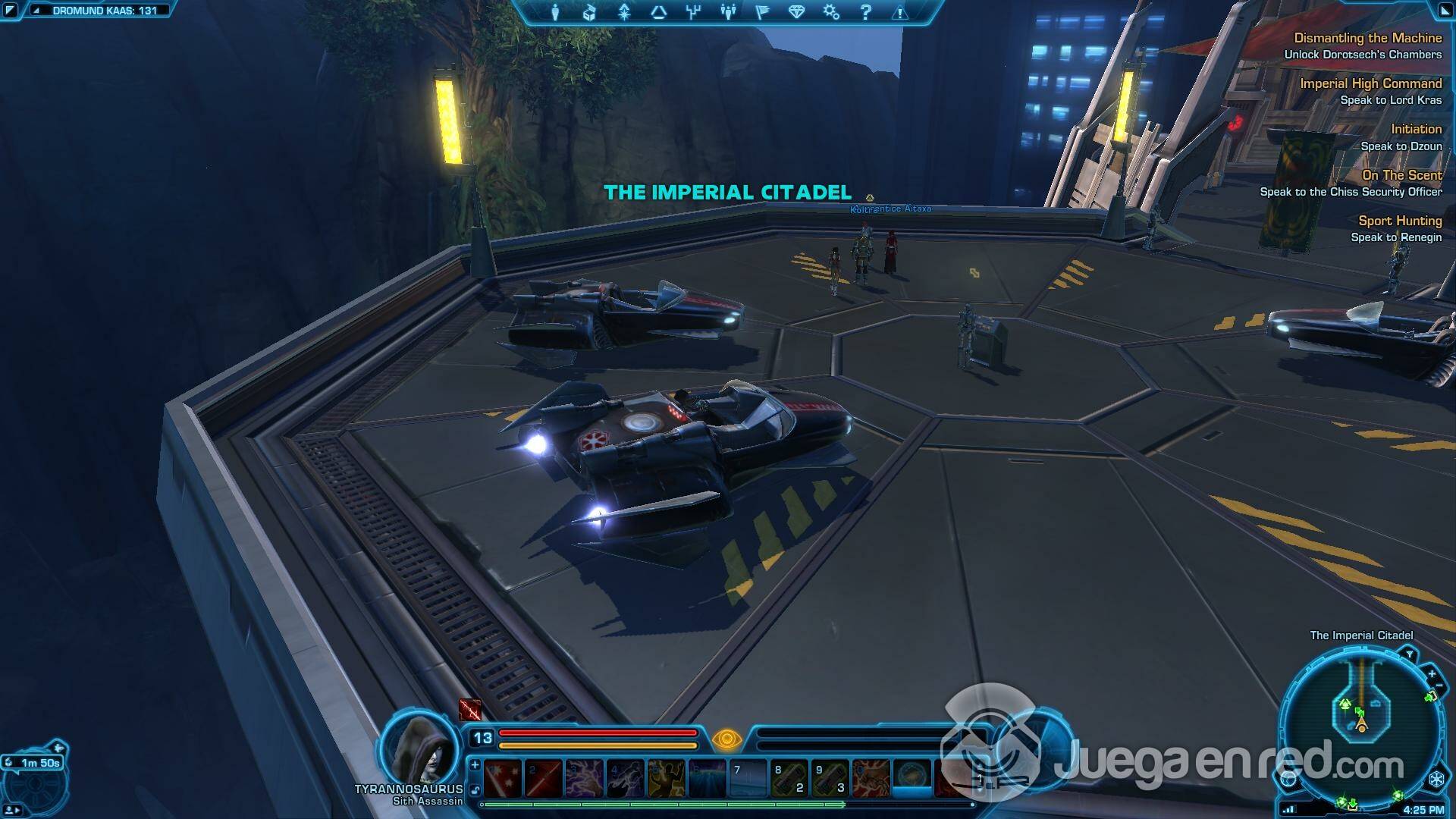
Task: Select the Sport Hunting quest entry
Action: point(1399,221)
